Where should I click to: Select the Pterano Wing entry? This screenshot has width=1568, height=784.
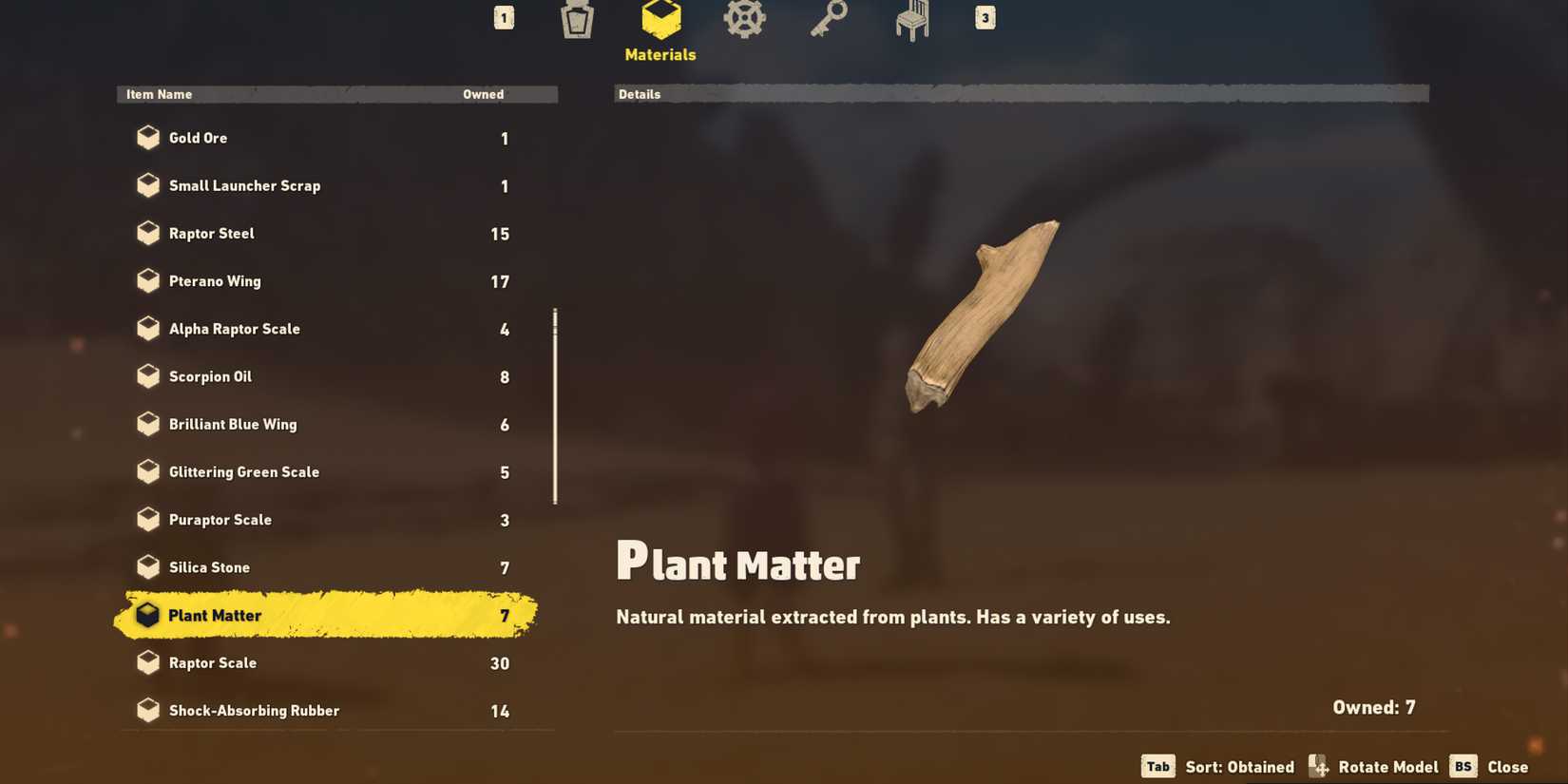click(216, 280)
